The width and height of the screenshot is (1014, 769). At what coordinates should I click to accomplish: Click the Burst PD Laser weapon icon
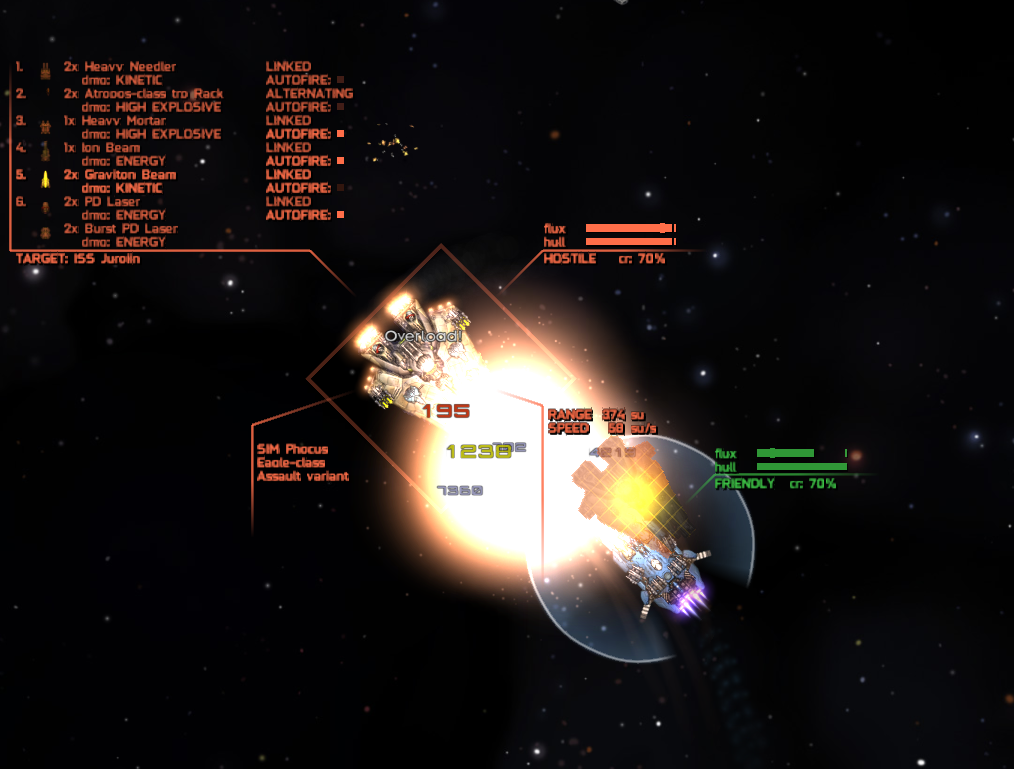[x=45, y=233]
